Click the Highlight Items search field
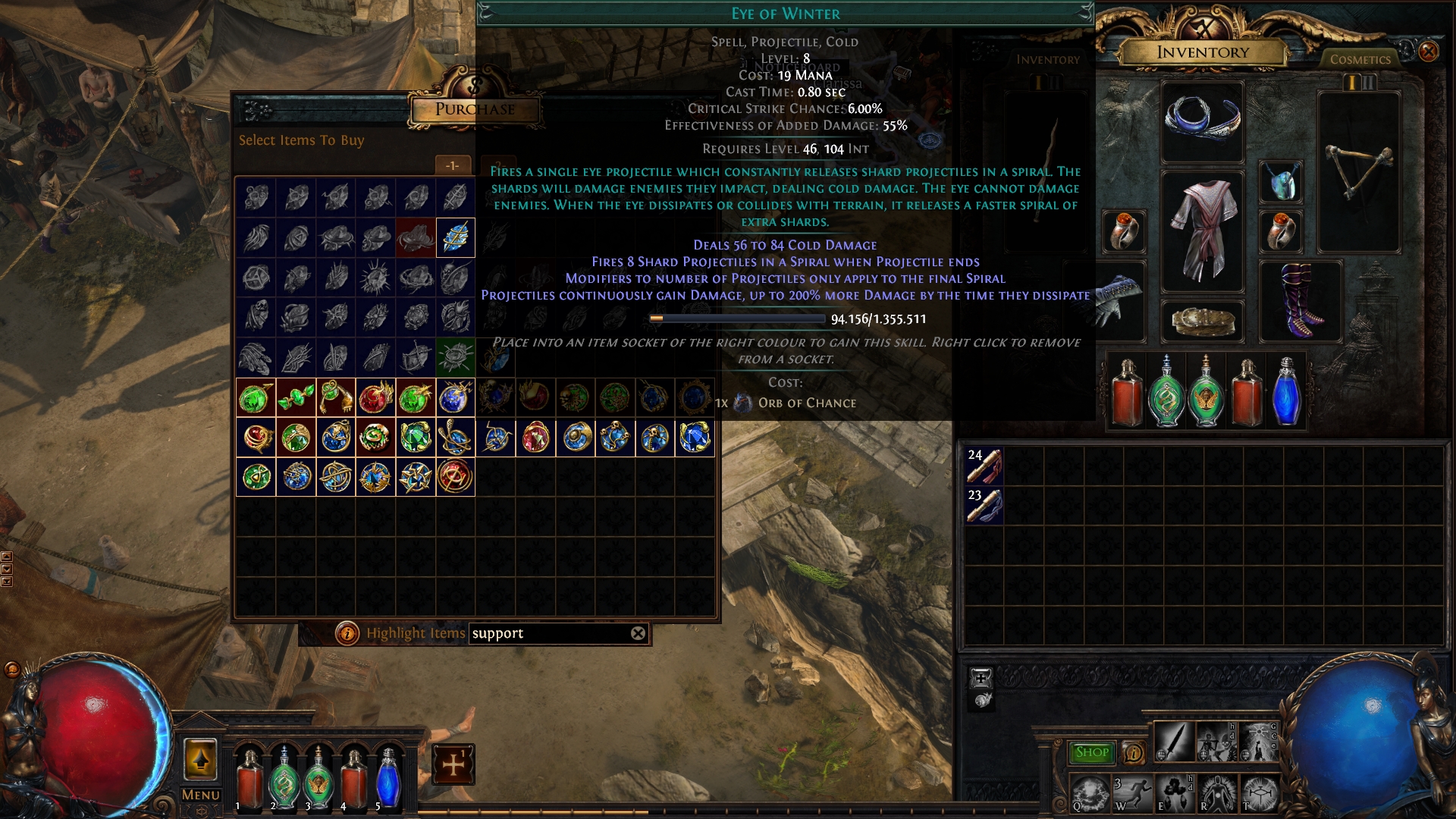 (x=549, y=633)
